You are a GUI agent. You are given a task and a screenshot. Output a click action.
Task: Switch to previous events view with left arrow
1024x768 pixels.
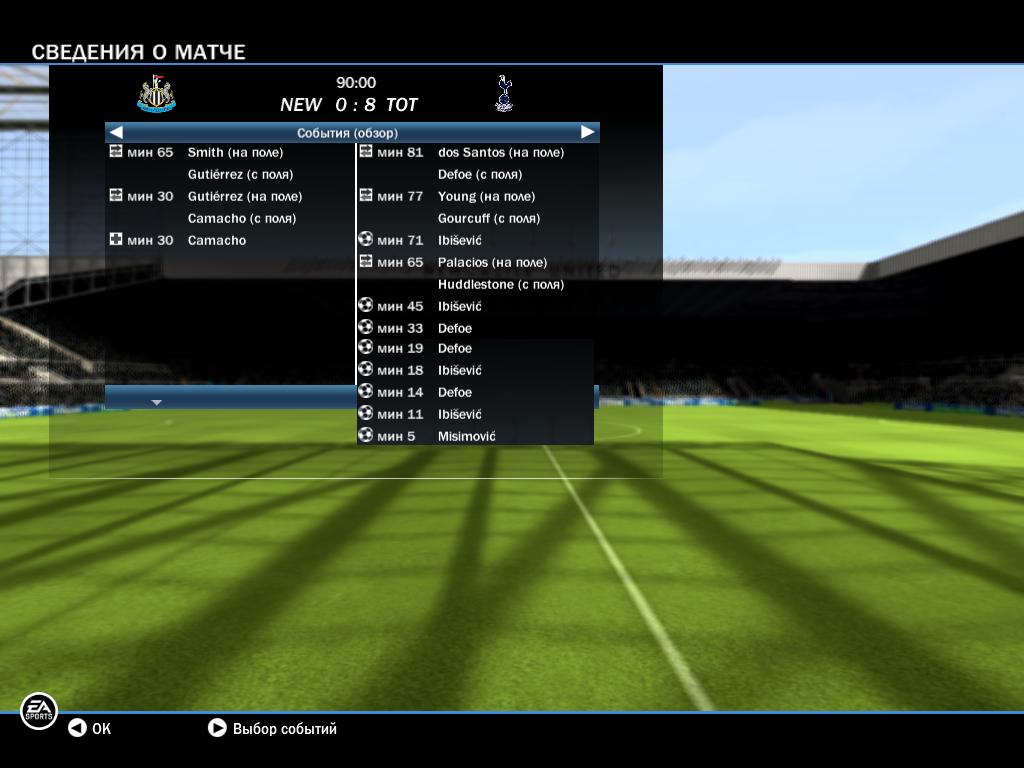[x=116, y=132]
